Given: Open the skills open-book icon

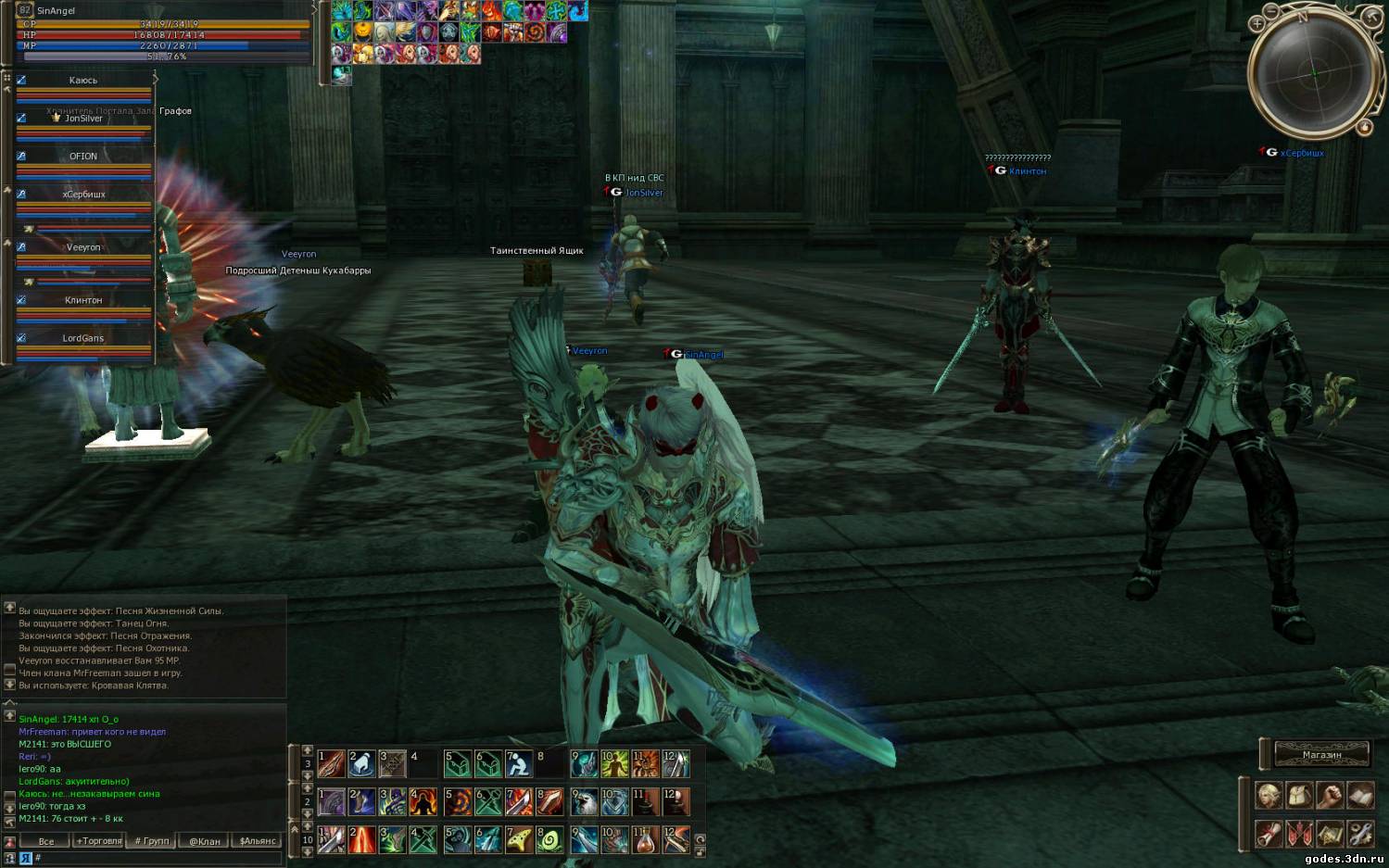Looking at the screenshot, I should (x=1359, y=795).
